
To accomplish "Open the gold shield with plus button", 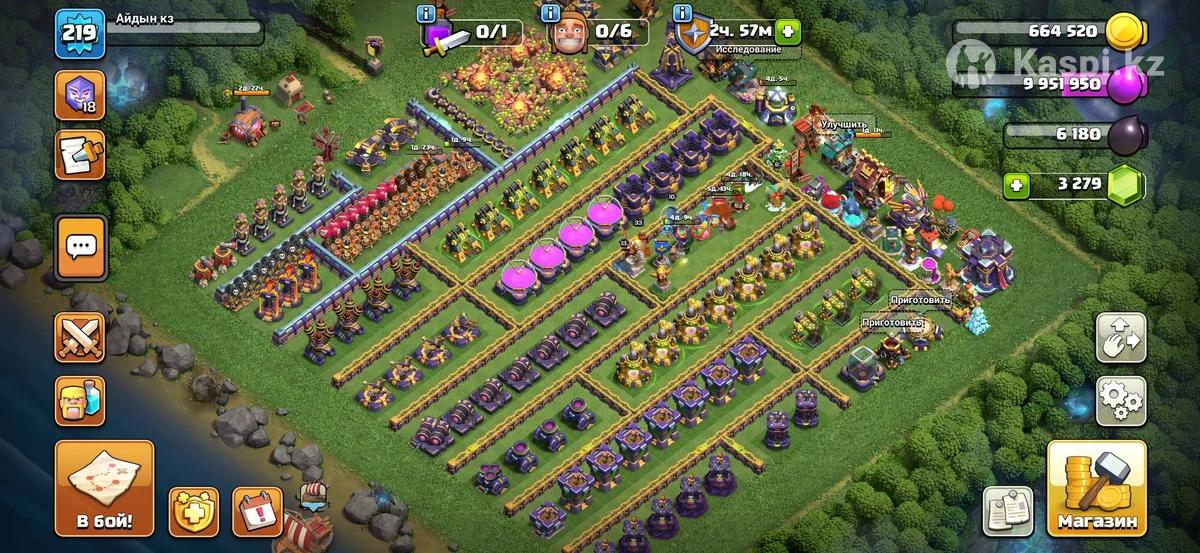I will click(193, 512).
